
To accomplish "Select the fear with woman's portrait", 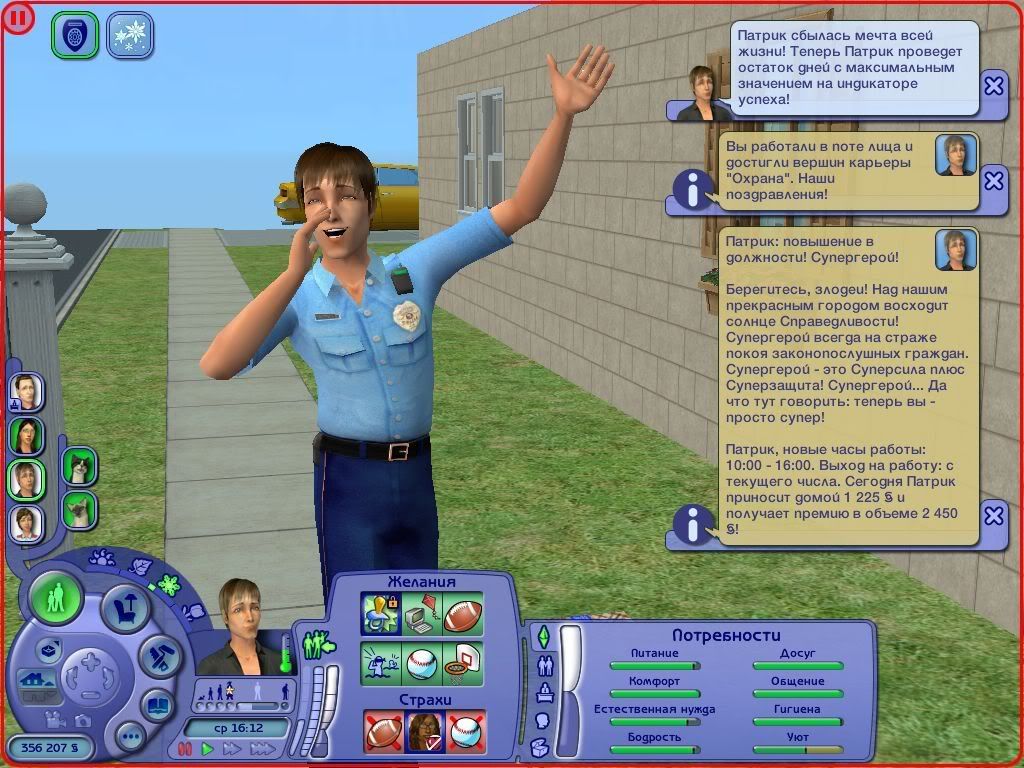I will [x=425, y=731].
